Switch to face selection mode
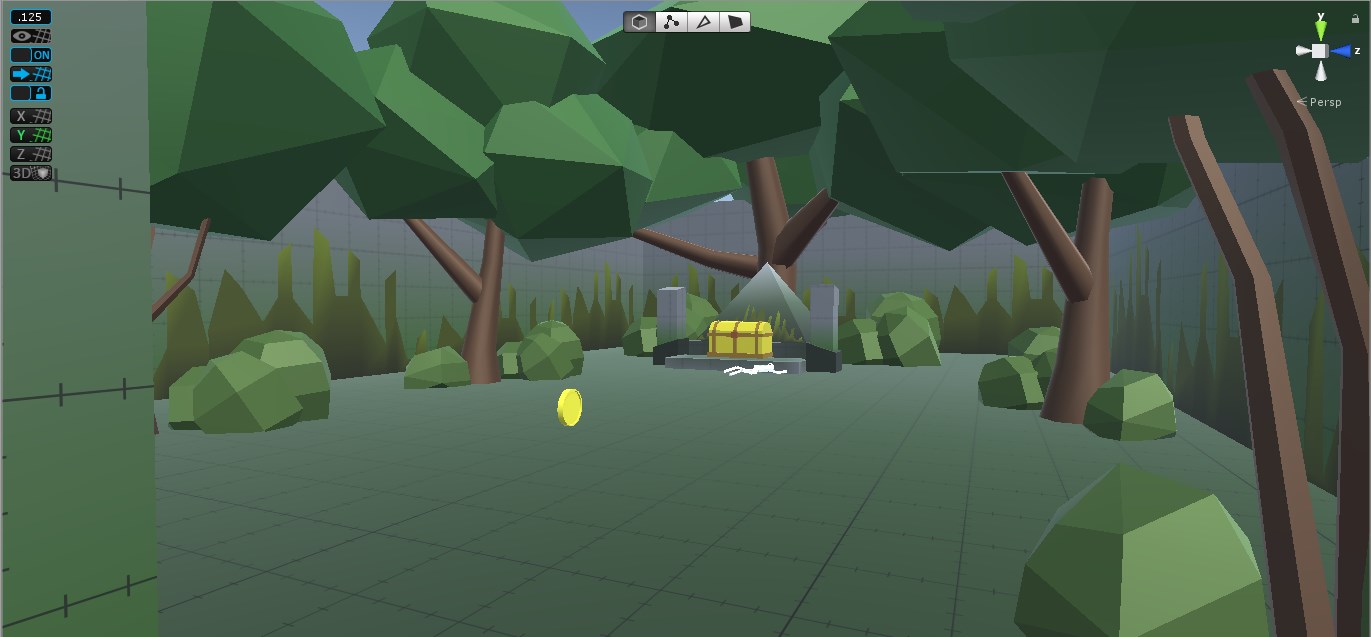1371x637 pixels. click(735, 22)
